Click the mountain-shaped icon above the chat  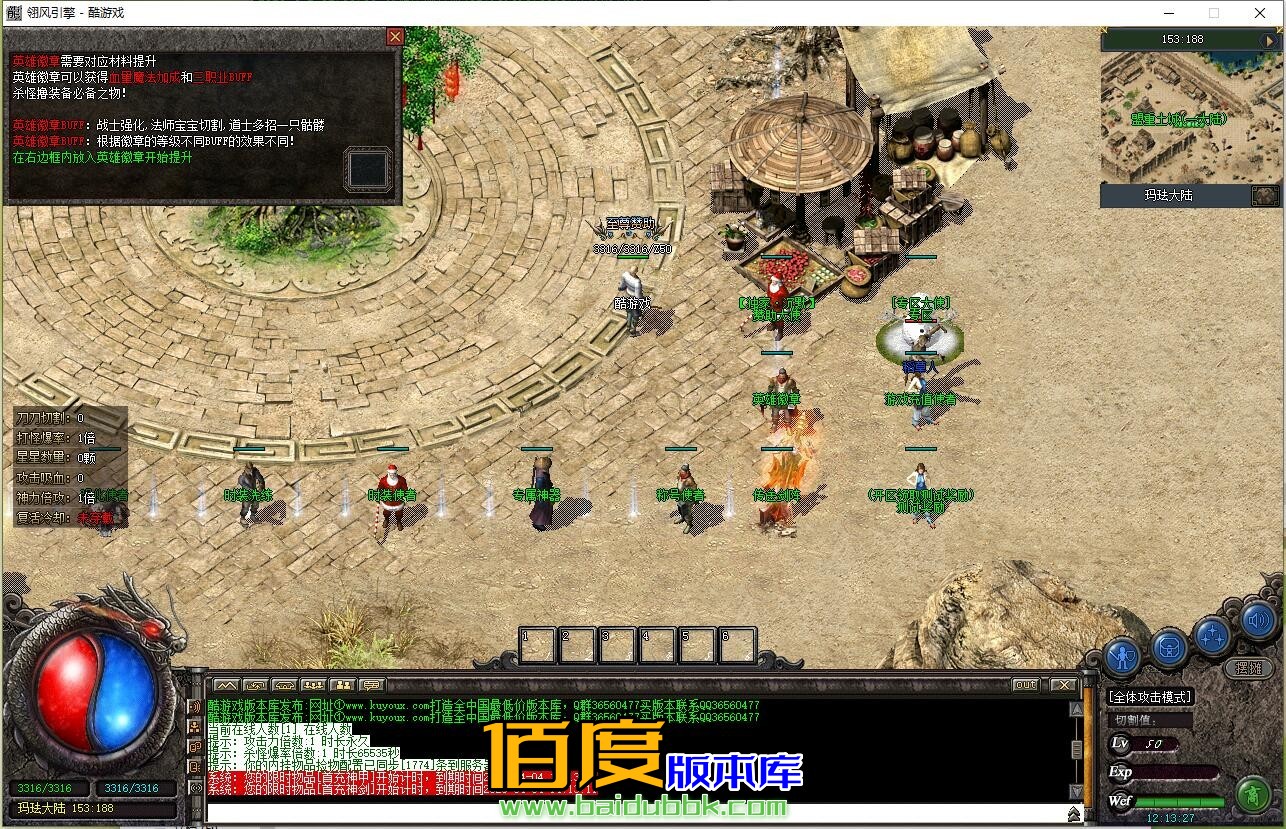tap(226, 685)
